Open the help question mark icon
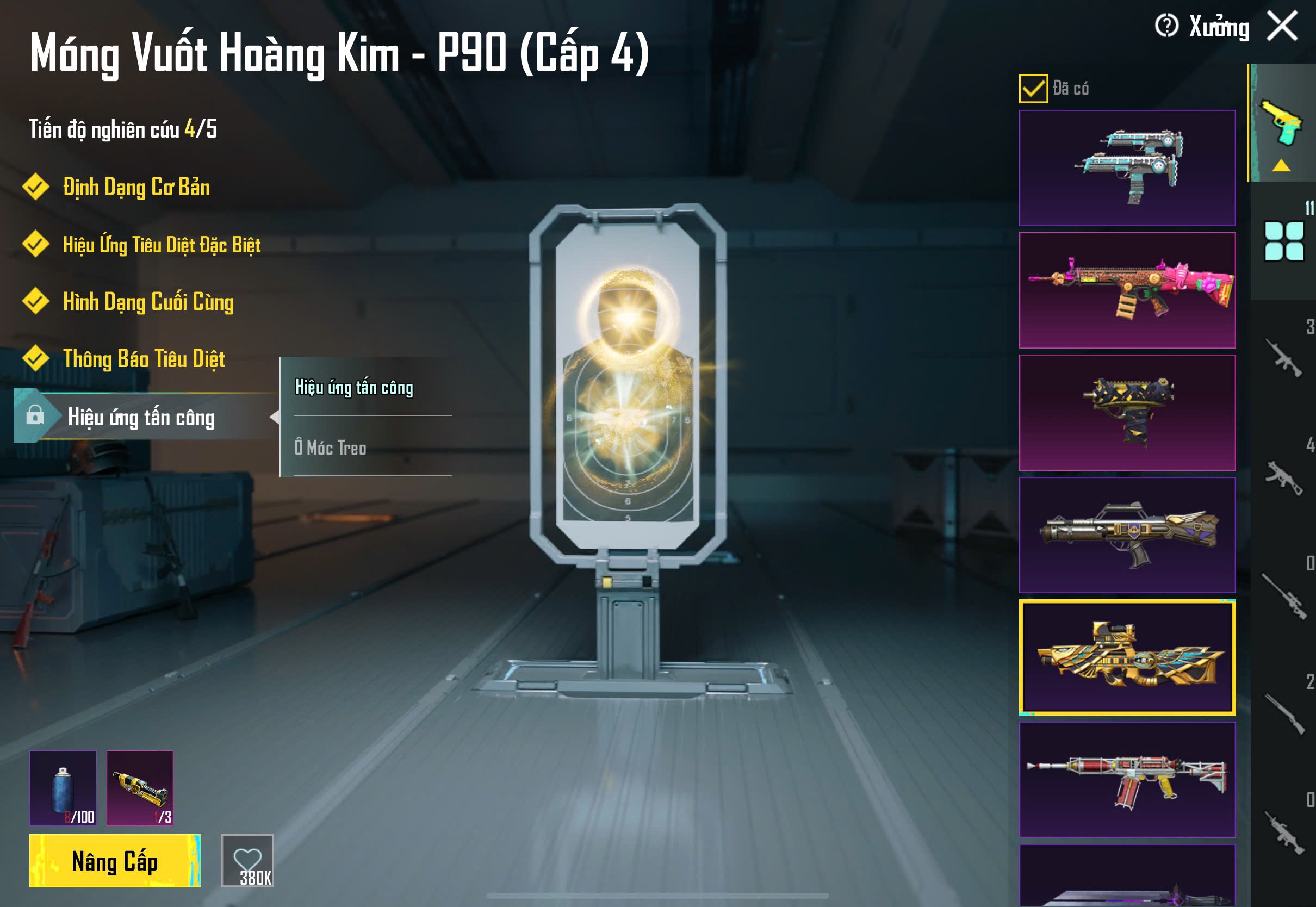The image size is (1316, 907). [x=1166, y=26]
